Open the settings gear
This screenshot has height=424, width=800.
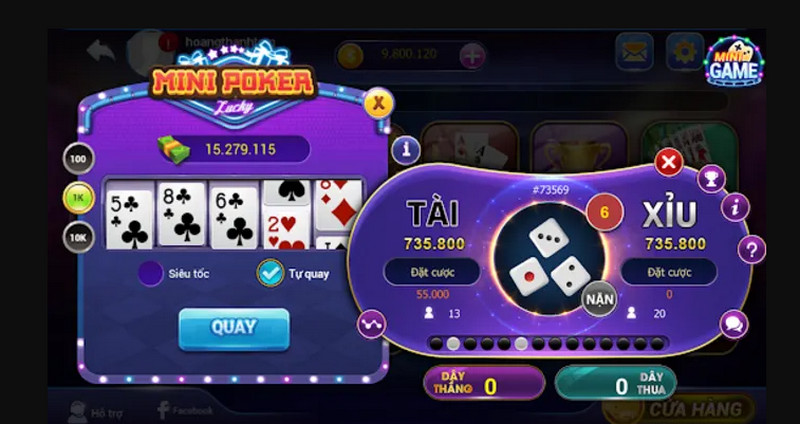click(686, 52)
